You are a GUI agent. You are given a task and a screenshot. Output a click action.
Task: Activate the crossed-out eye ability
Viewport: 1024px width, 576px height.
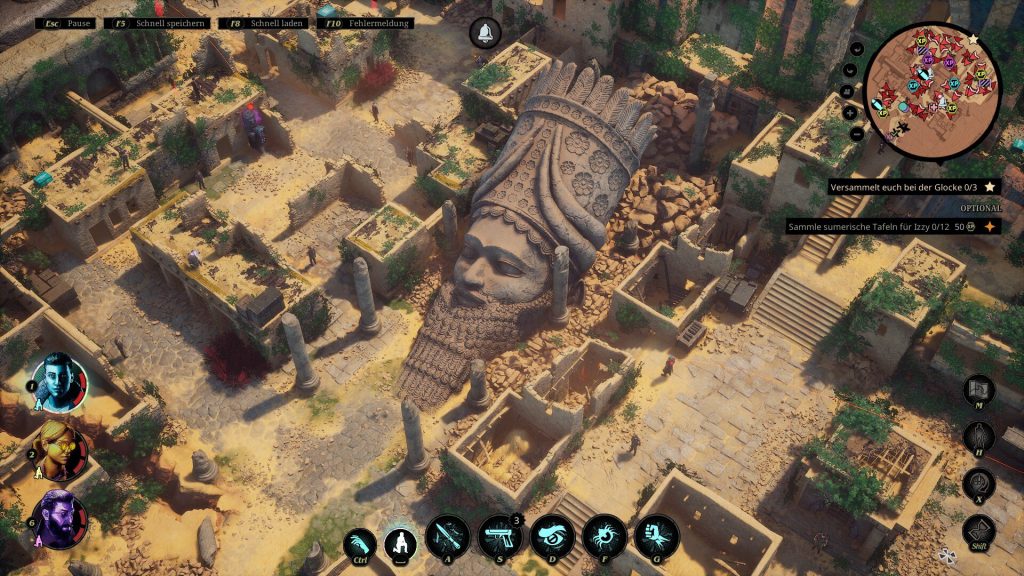tap(551, 538)
